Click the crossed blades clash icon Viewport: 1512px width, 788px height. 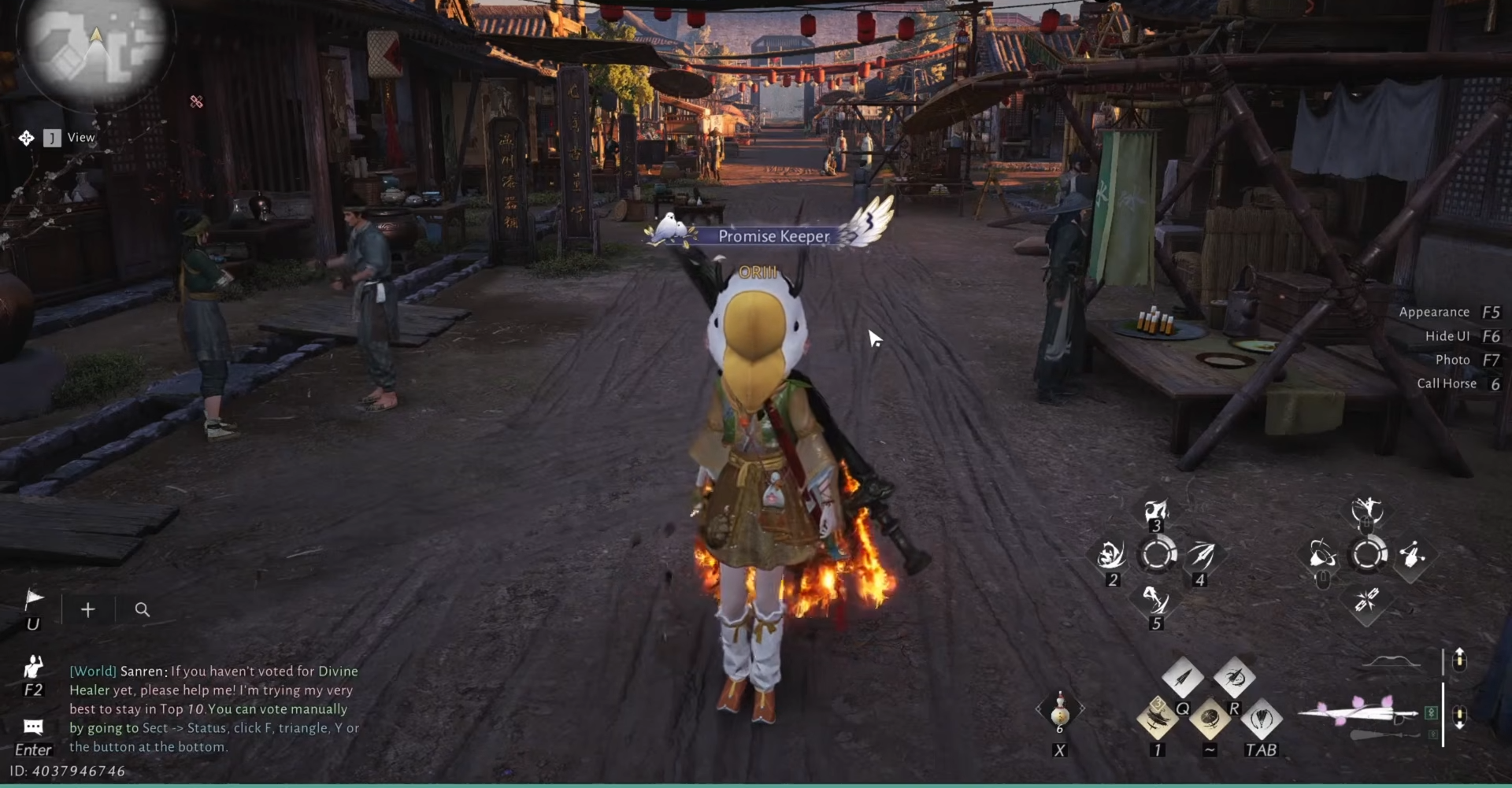click(x=1367, y=601)
